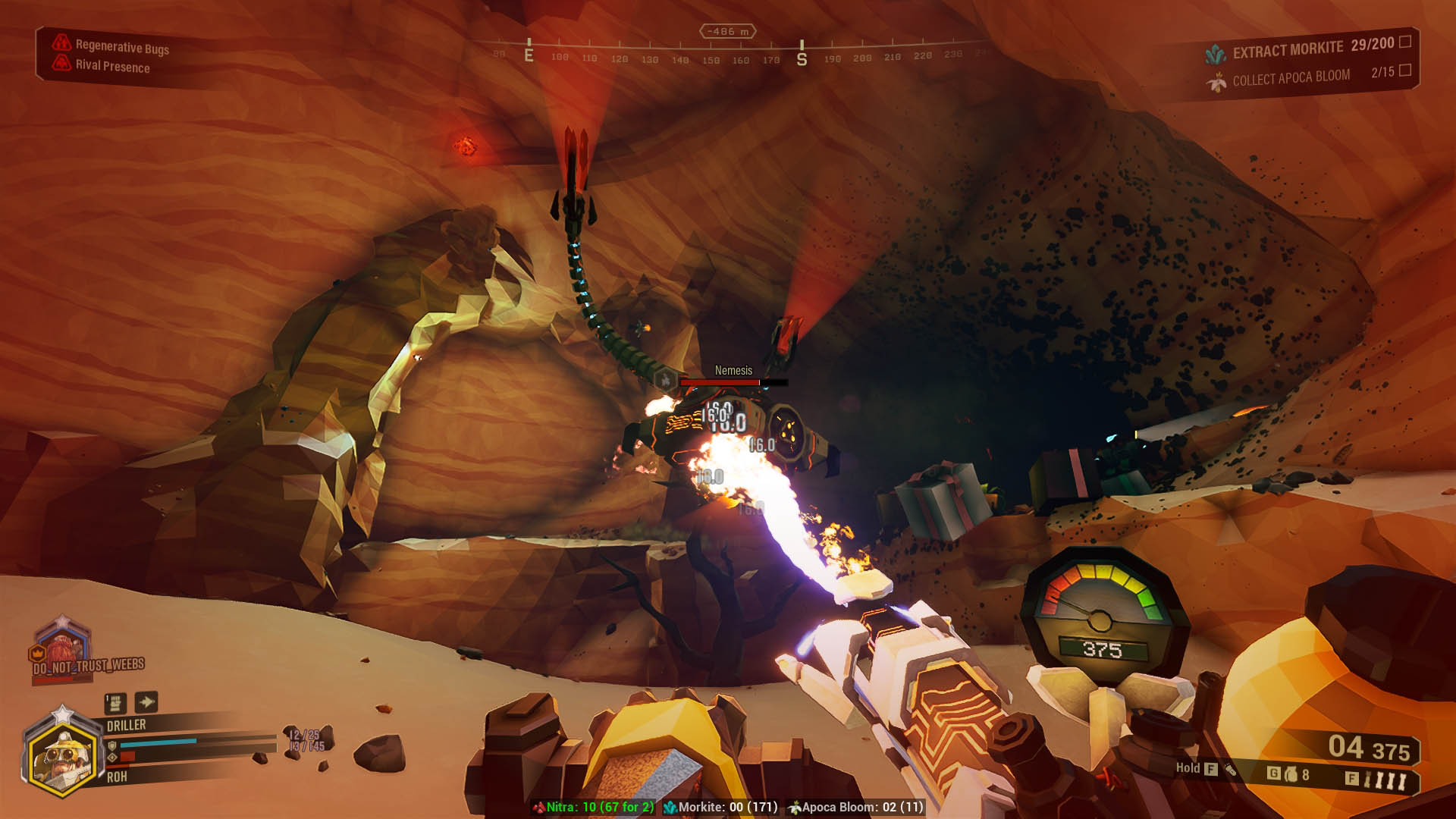Select the Rival Presence warning icon
The image size is (1456, 819).
point(61,63)
